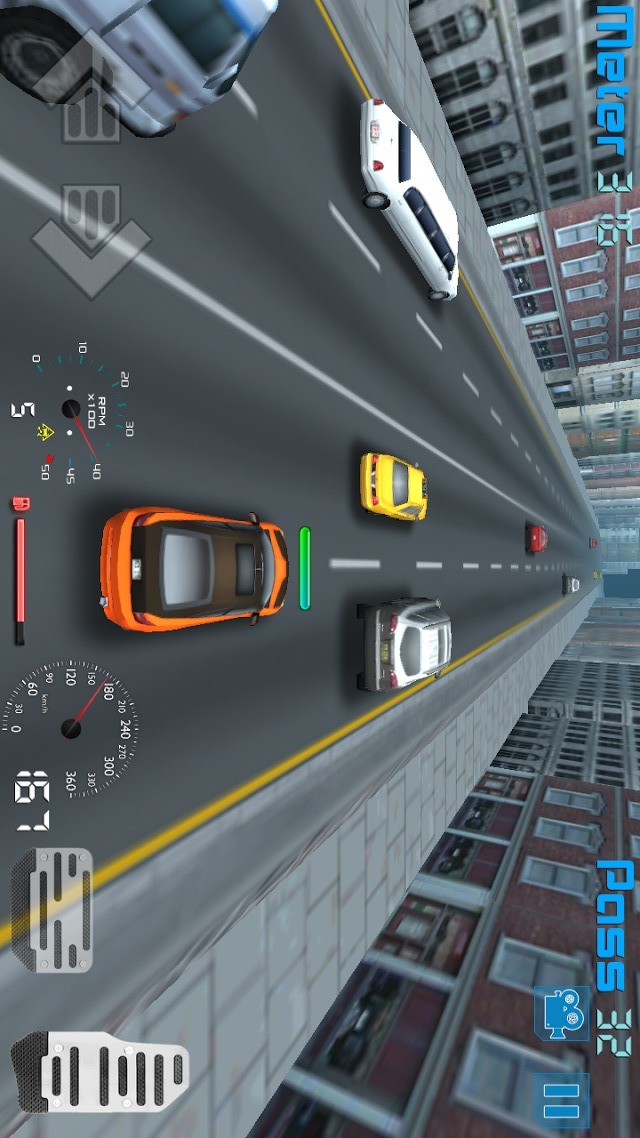Hit the short brake pedal
Image resolution: width=640 pixels, height=1138 pixels.
tap(52, 909)
